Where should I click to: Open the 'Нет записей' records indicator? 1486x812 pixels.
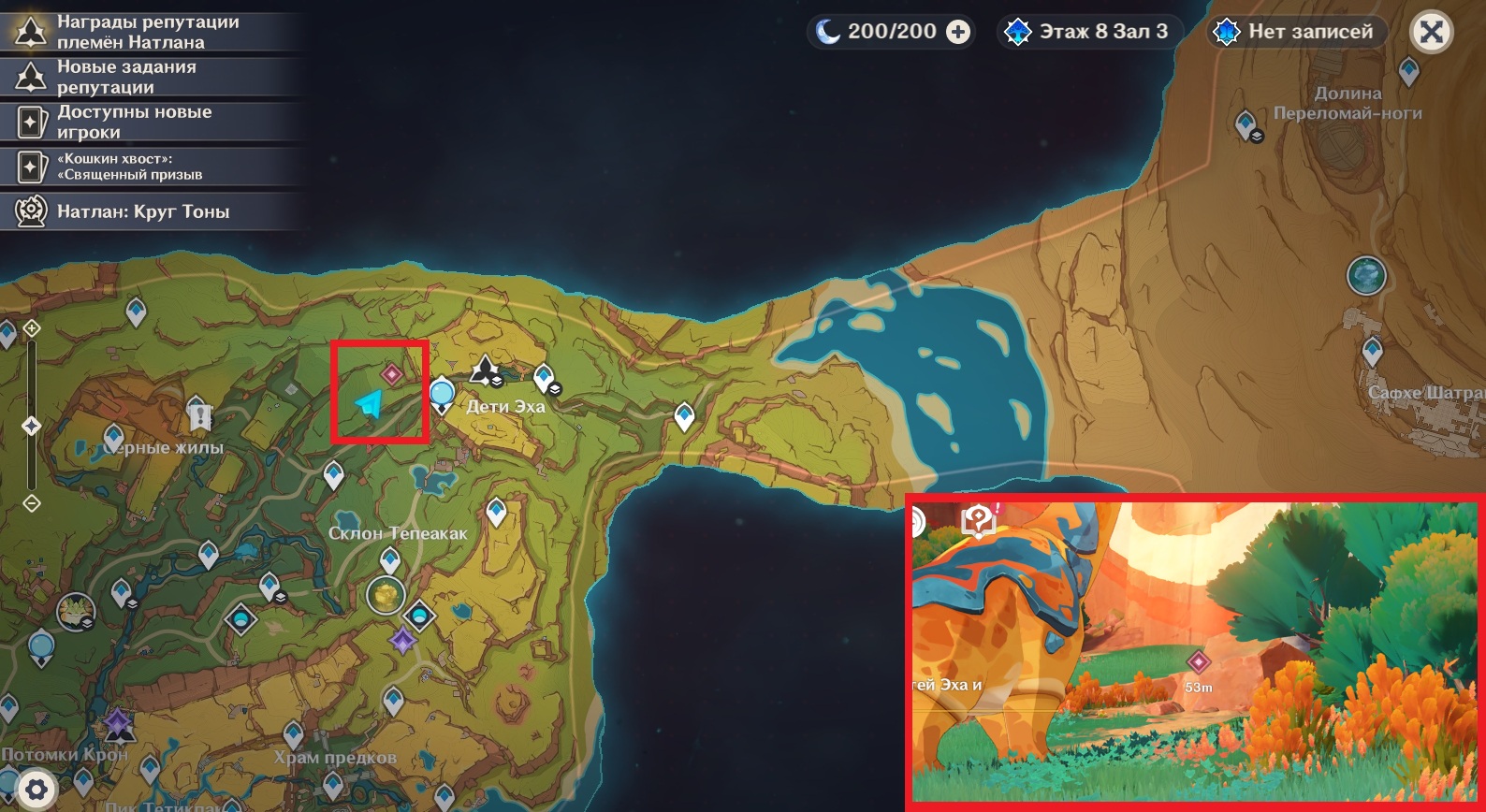click(x=1295, y=32)
